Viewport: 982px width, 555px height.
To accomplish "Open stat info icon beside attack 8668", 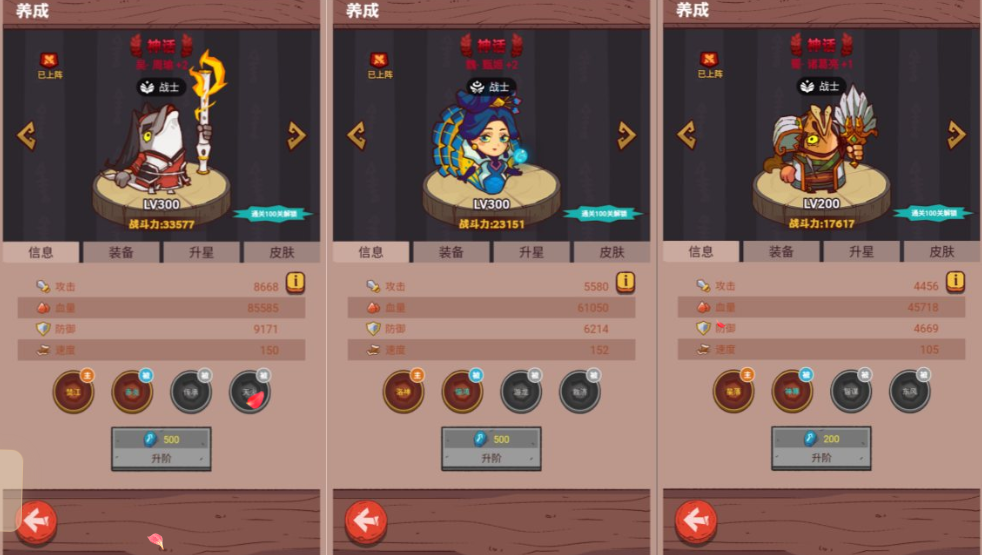I will pyautogui.click(x=295, y=282).
